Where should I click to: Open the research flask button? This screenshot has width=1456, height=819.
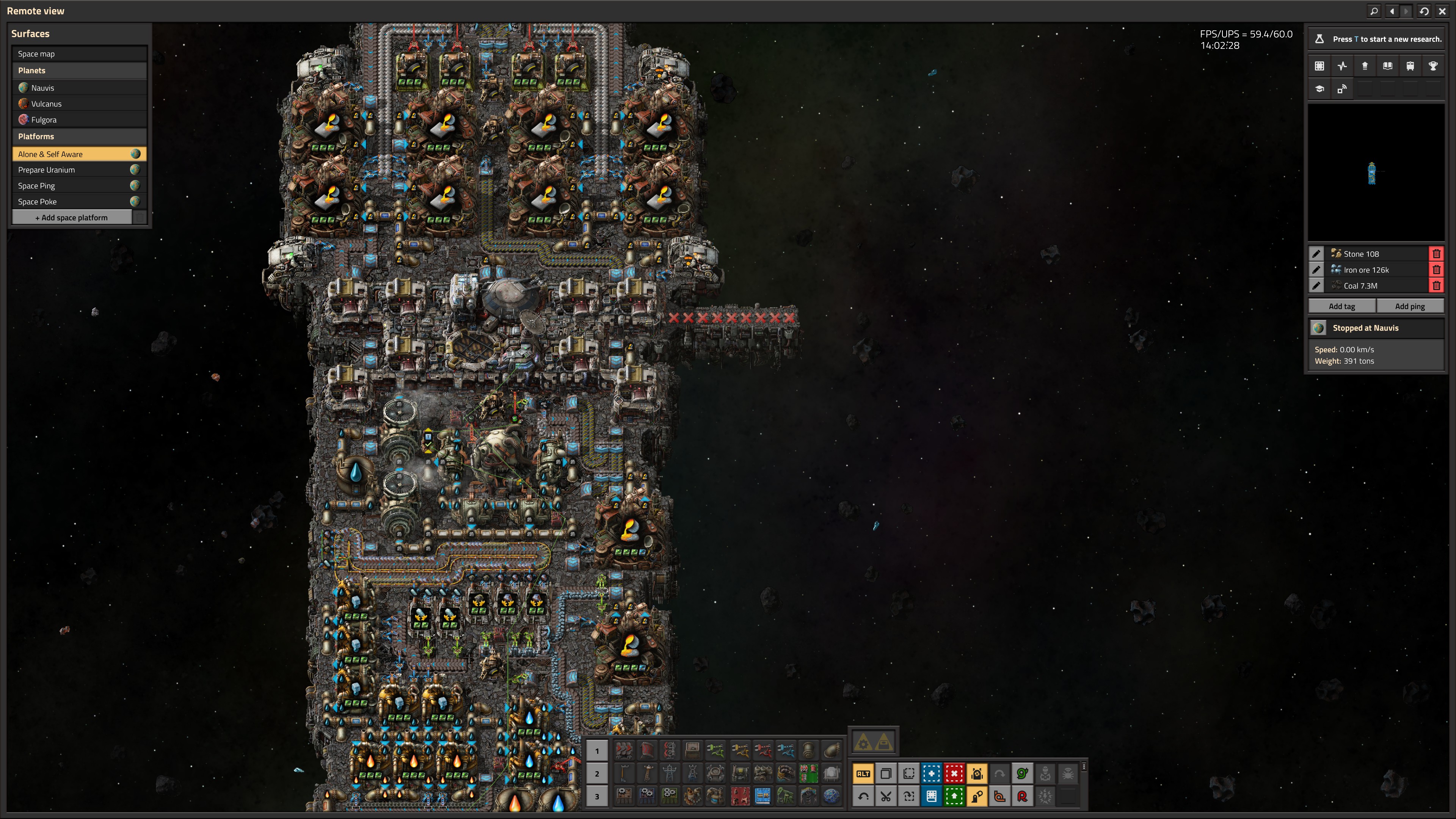[1319, 39]
